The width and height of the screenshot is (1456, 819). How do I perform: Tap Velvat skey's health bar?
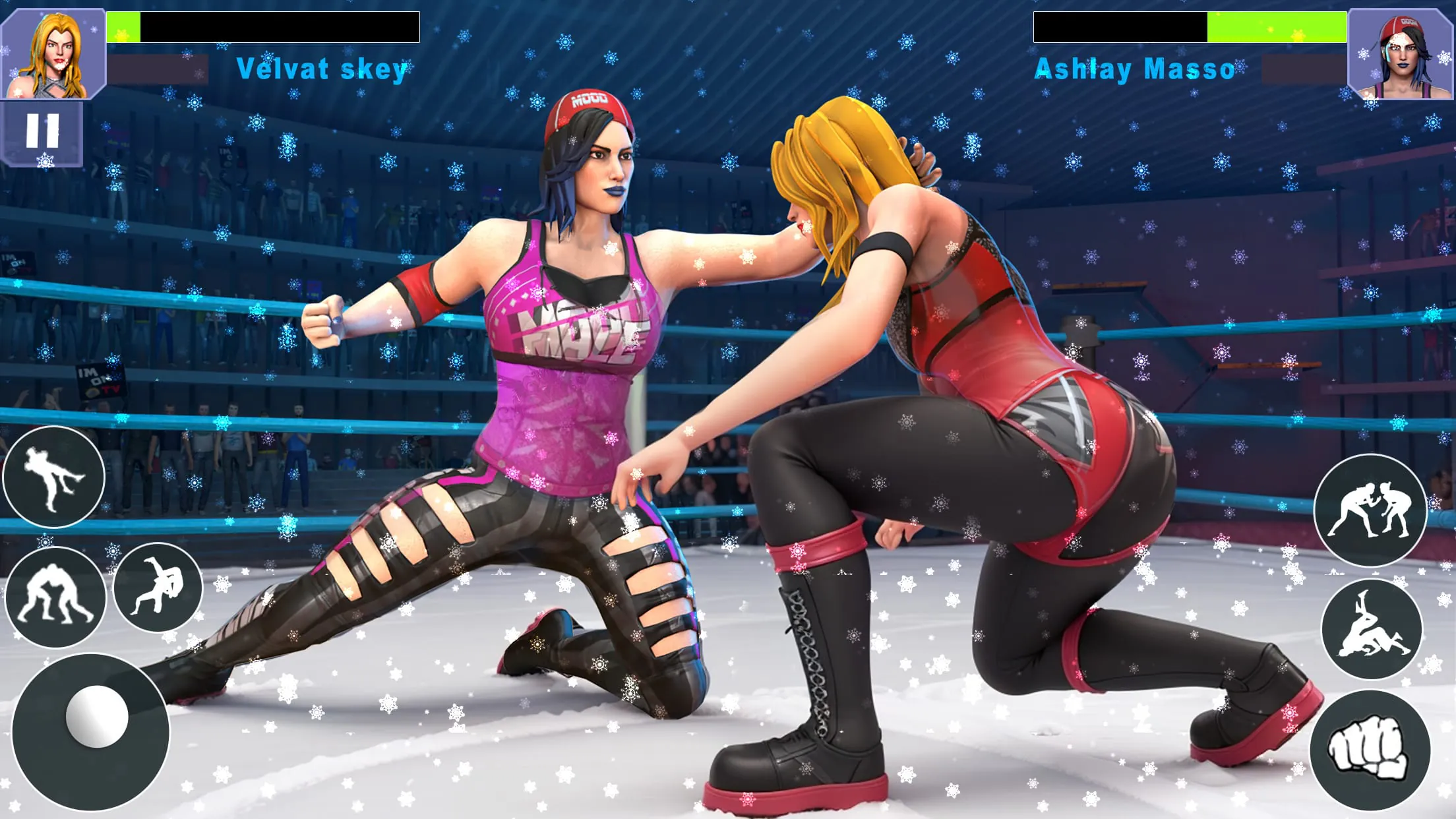pyautogui.click(x=264, y=26)
